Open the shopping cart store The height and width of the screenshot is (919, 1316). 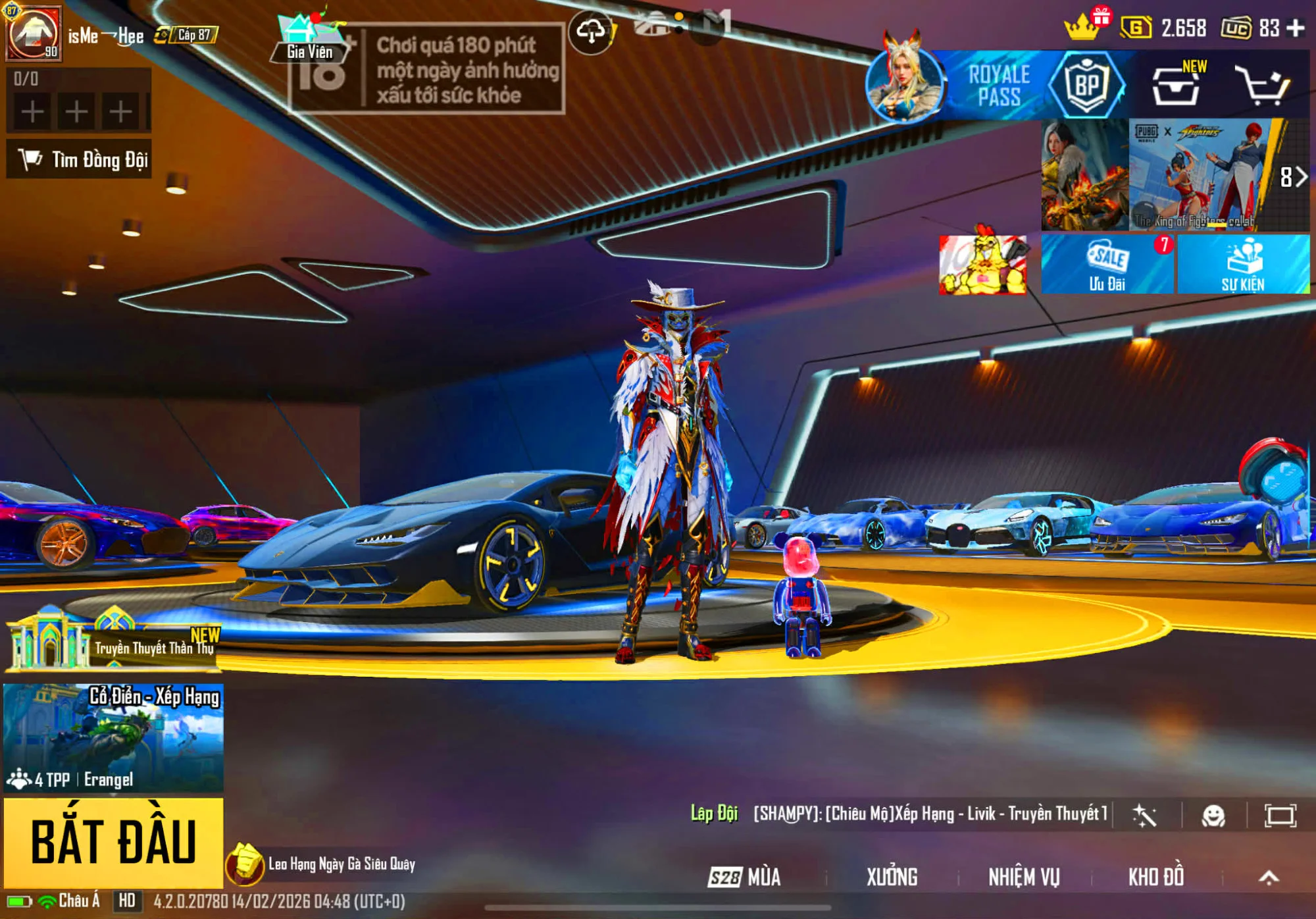click(x=1261, y=86)
